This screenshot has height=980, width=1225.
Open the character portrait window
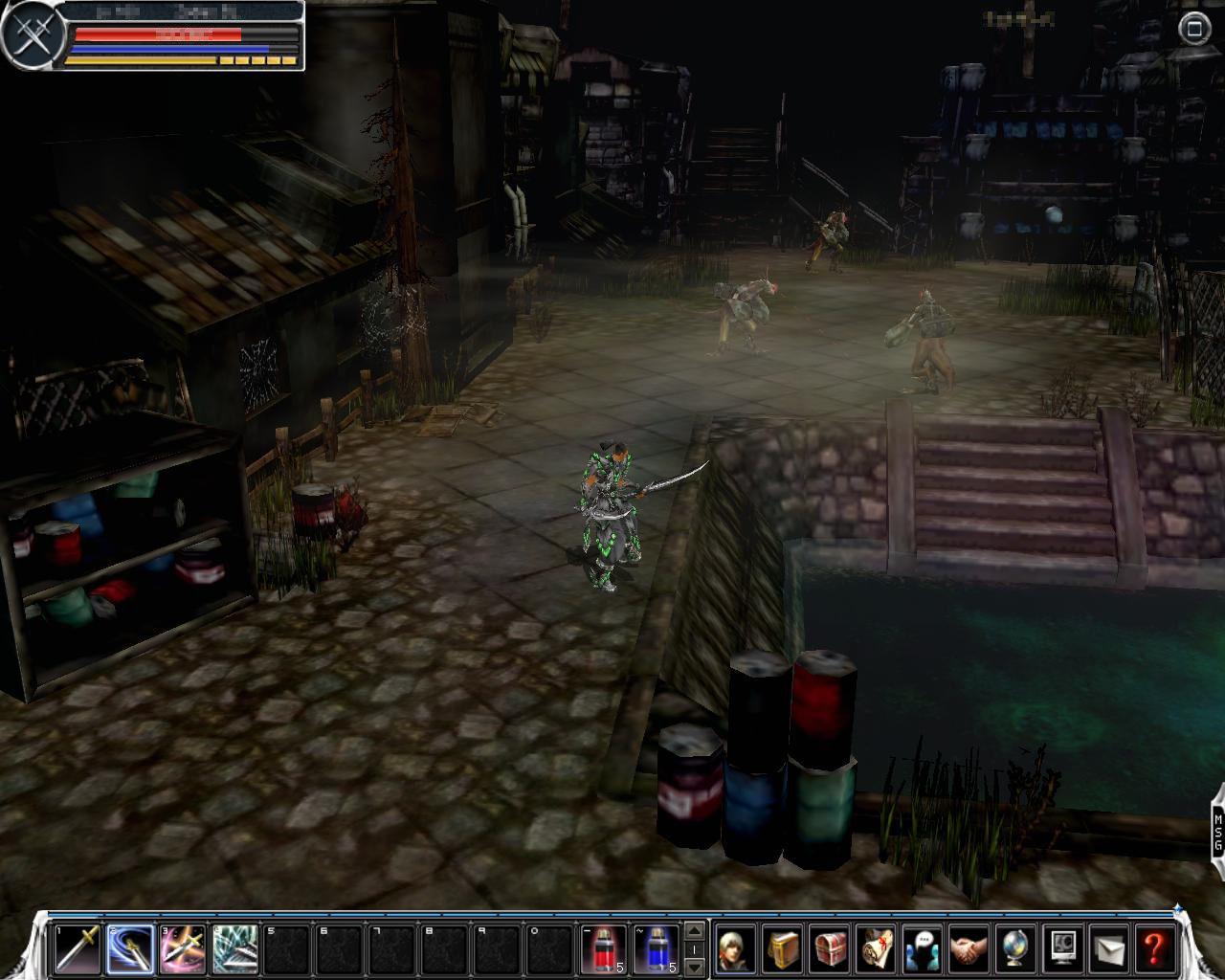tap(735, 948)
